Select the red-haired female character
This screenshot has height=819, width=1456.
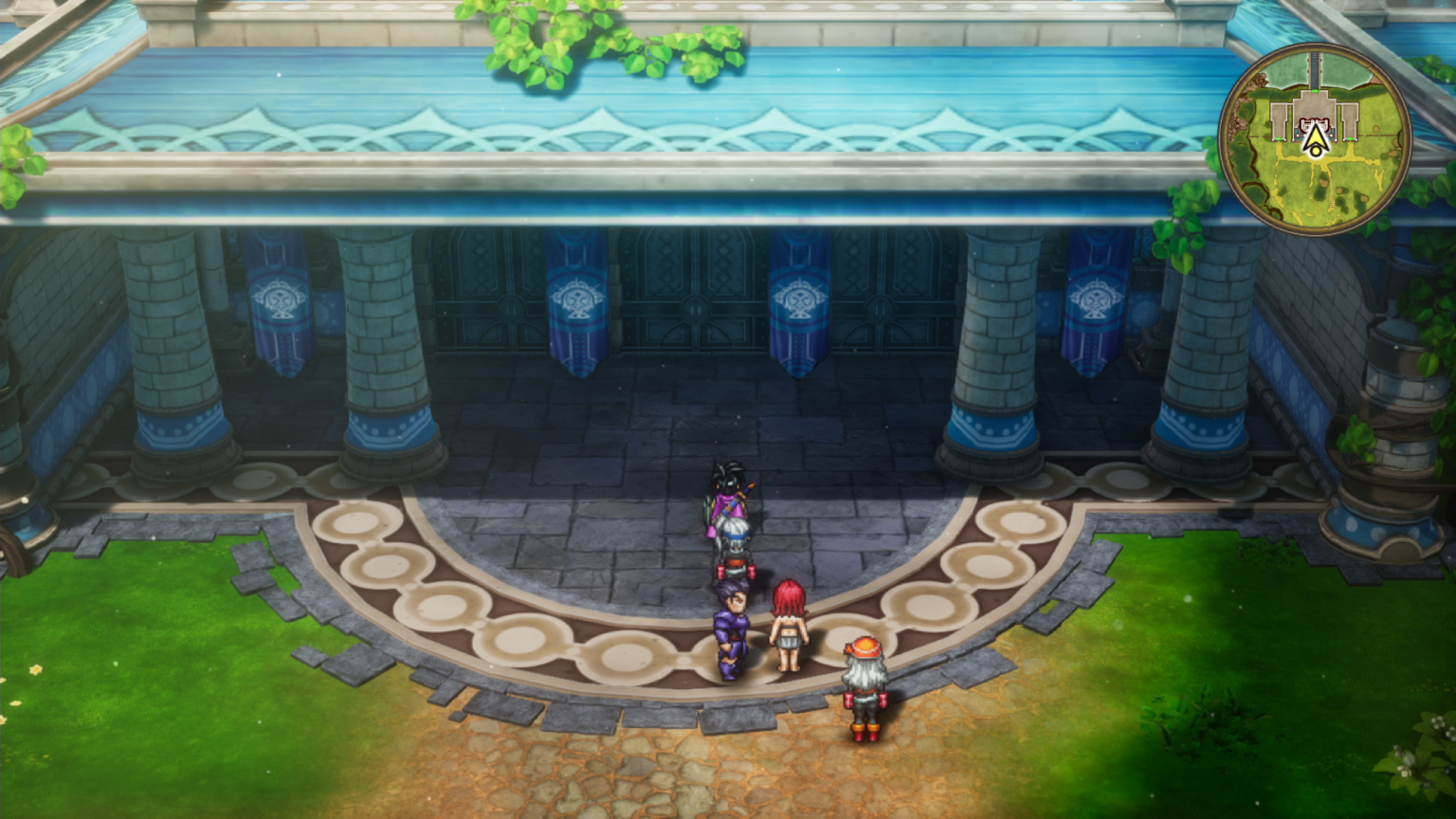(x=789, y=626)
